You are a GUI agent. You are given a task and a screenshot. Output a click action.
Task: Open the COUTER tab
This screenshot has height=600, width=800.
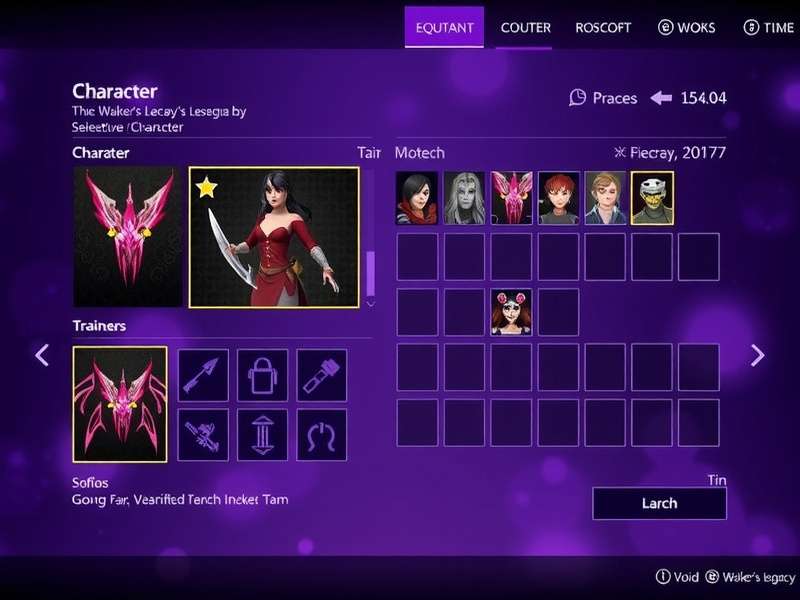pyautogui.click(x=525, y=27)
